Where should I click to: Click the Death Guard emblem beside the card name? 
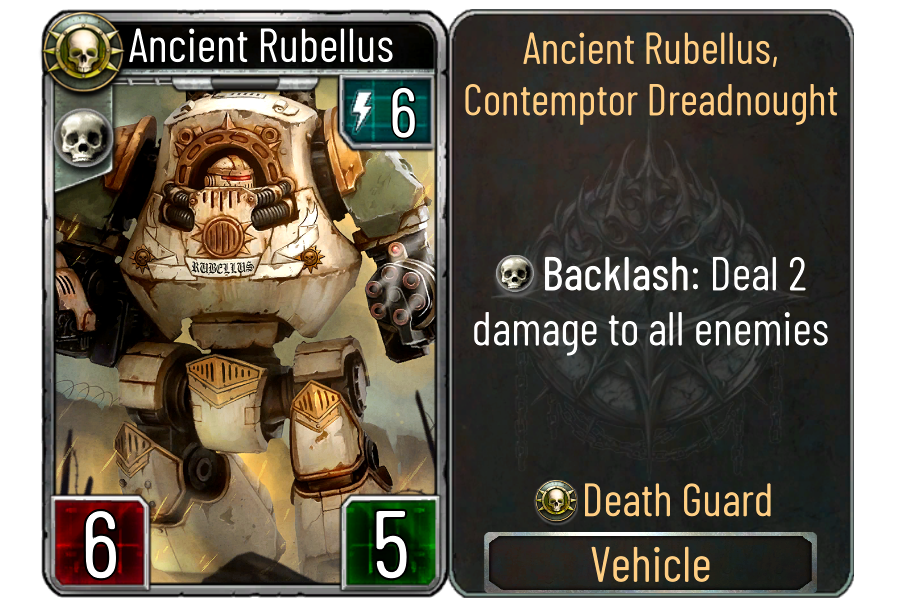tap(83, 49)
